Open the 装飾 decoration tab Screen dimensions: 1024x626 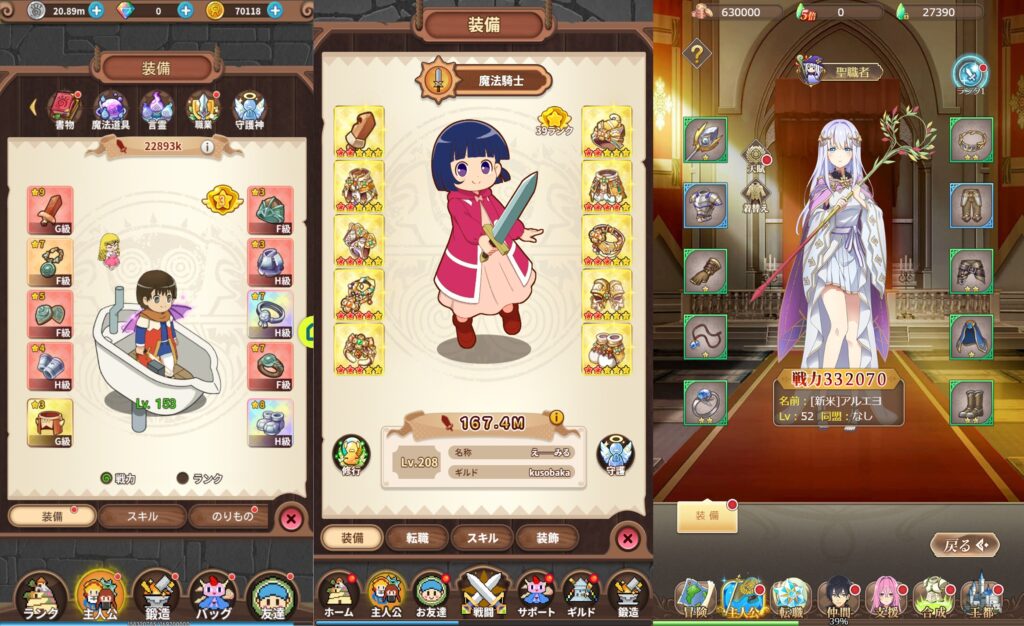click(547, 538)
